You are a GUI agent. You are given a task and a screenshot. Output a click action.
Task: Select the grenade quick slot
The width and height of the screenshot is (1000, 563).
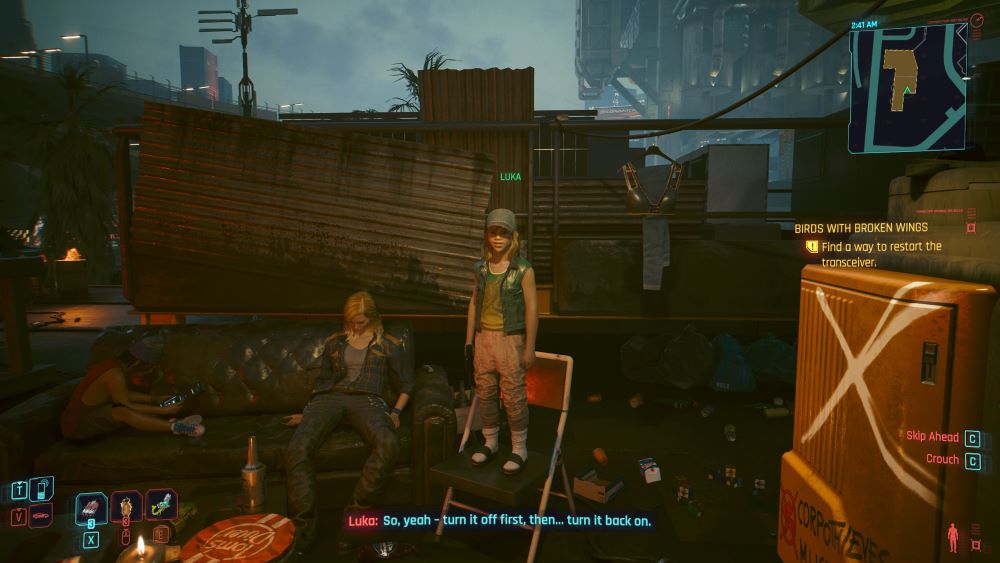pos(127,508)
